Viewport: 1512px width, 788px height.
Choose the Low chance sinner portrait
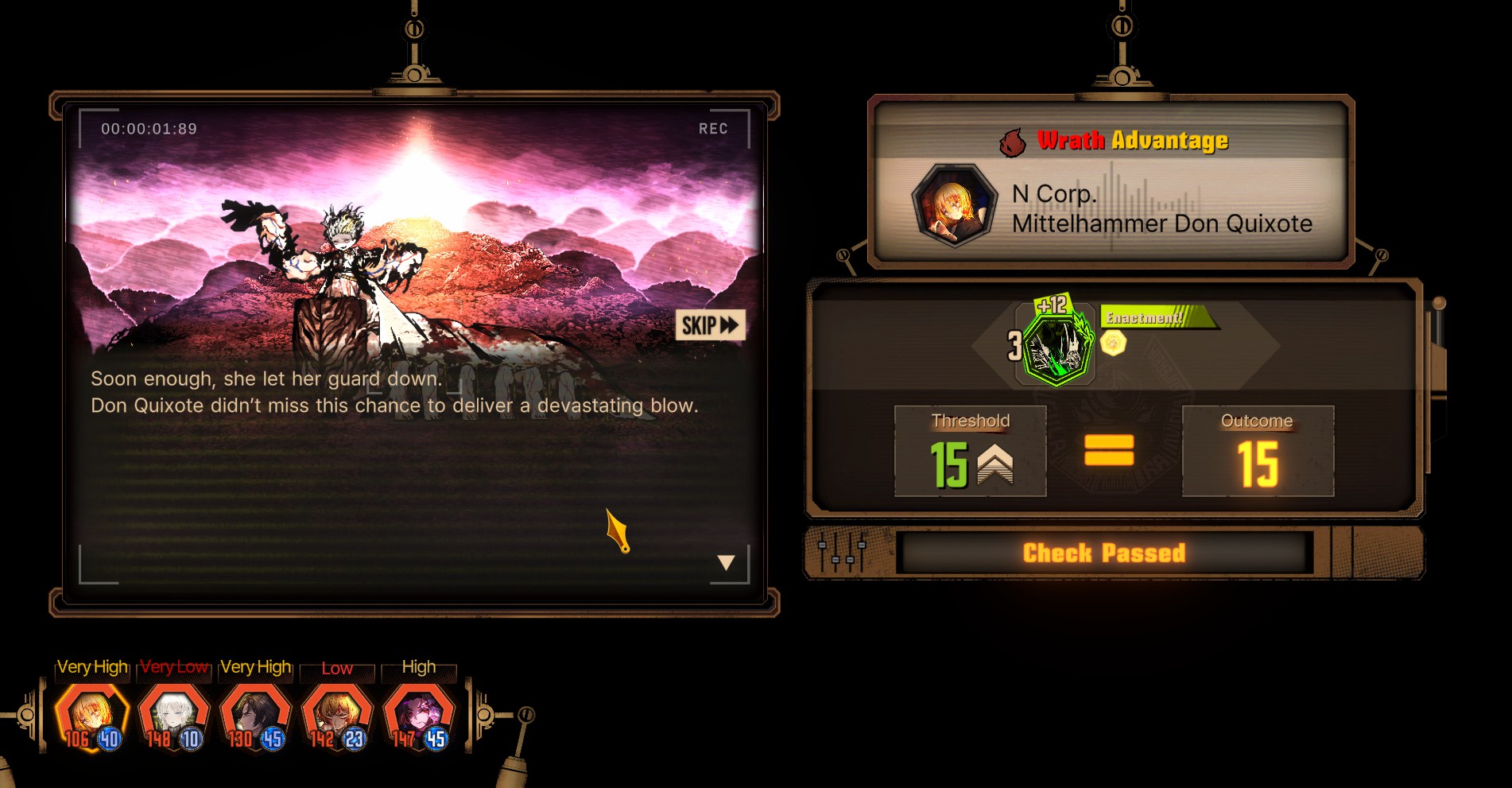click(x=337, y=714)
